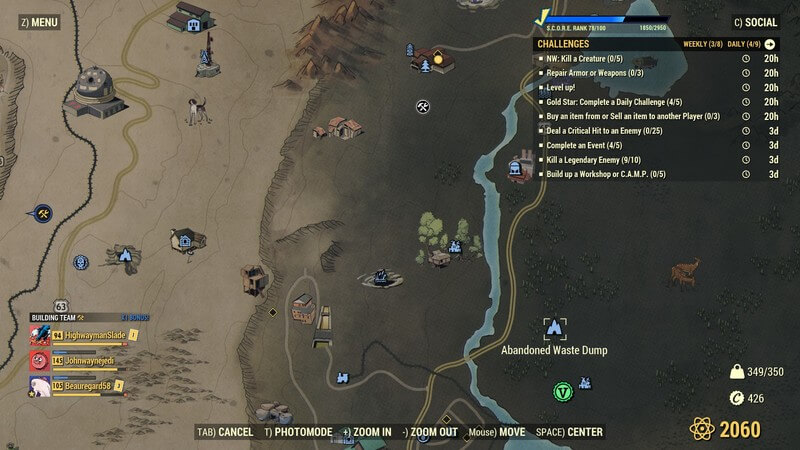Screen dimensions: 800x450
Task: Click the yellow crossed-hammers workshop marker
Action: (x=44, y=214)
